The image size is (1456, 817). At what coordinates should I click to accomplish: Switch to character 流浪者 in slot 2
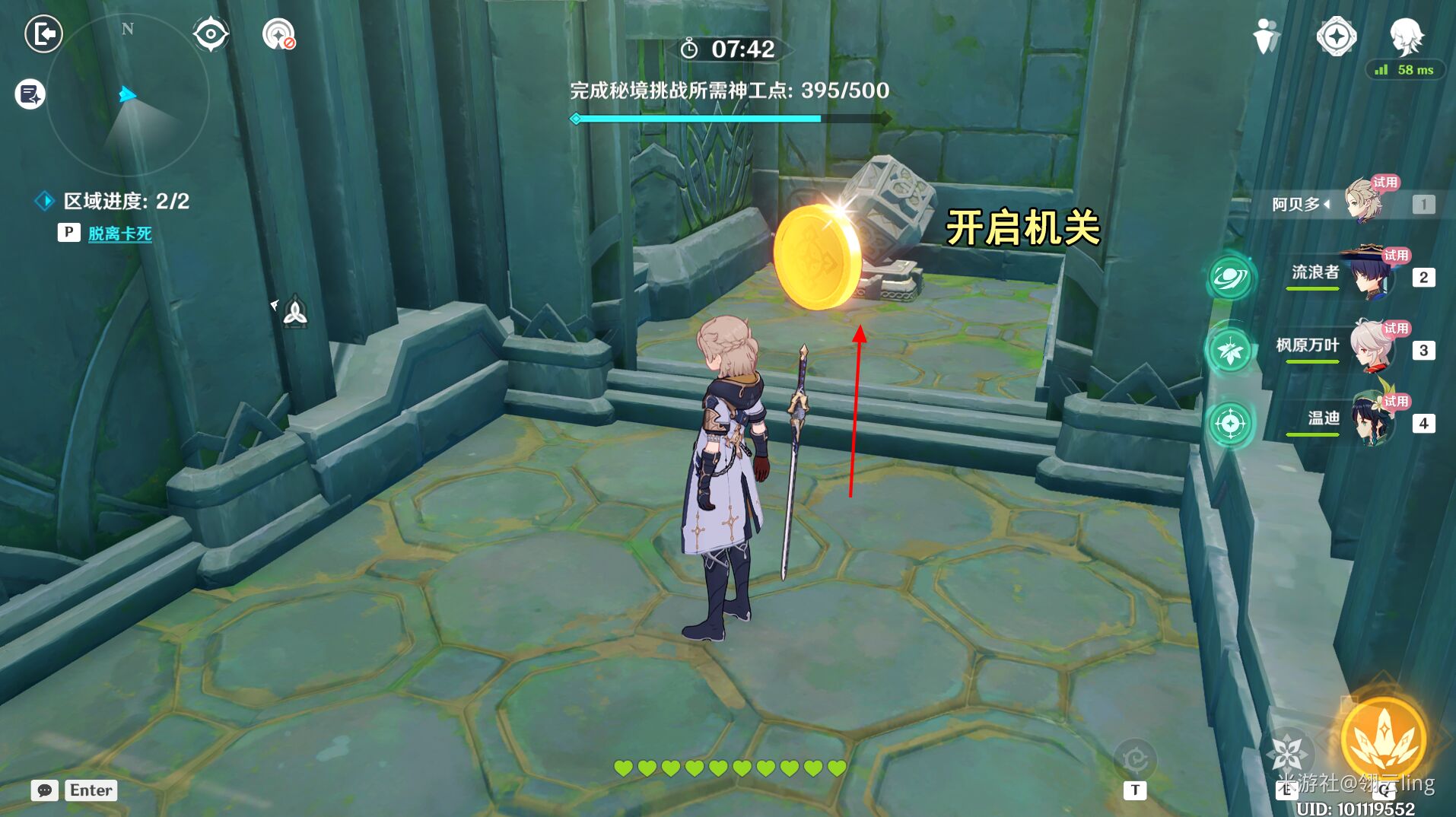[1369, 278]
